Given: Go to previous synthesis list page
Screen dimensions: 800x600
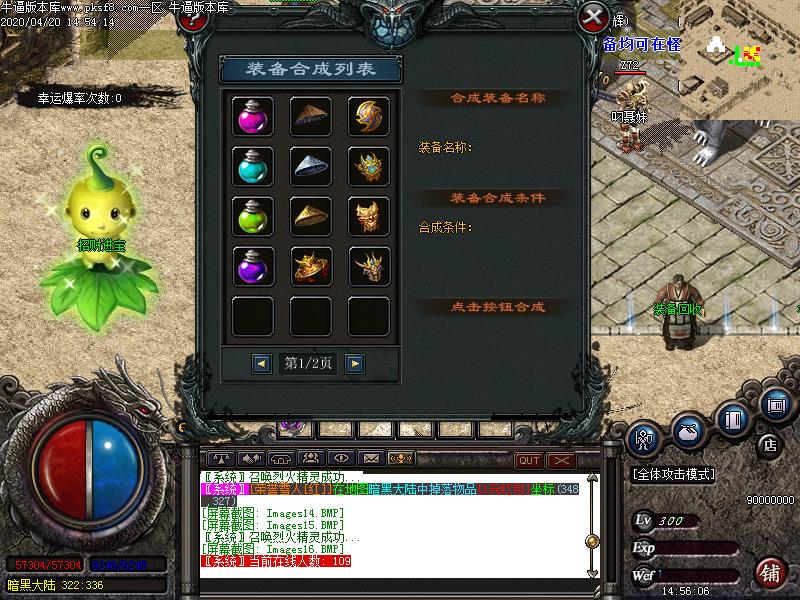Looking at the screenshot, I should [x=261, y=364].
